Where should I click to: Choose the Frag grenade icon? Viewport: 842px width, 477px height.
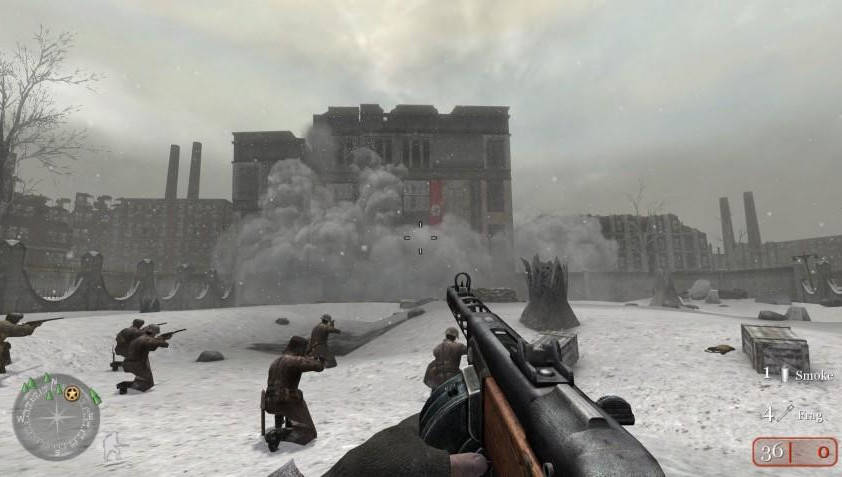785,413
